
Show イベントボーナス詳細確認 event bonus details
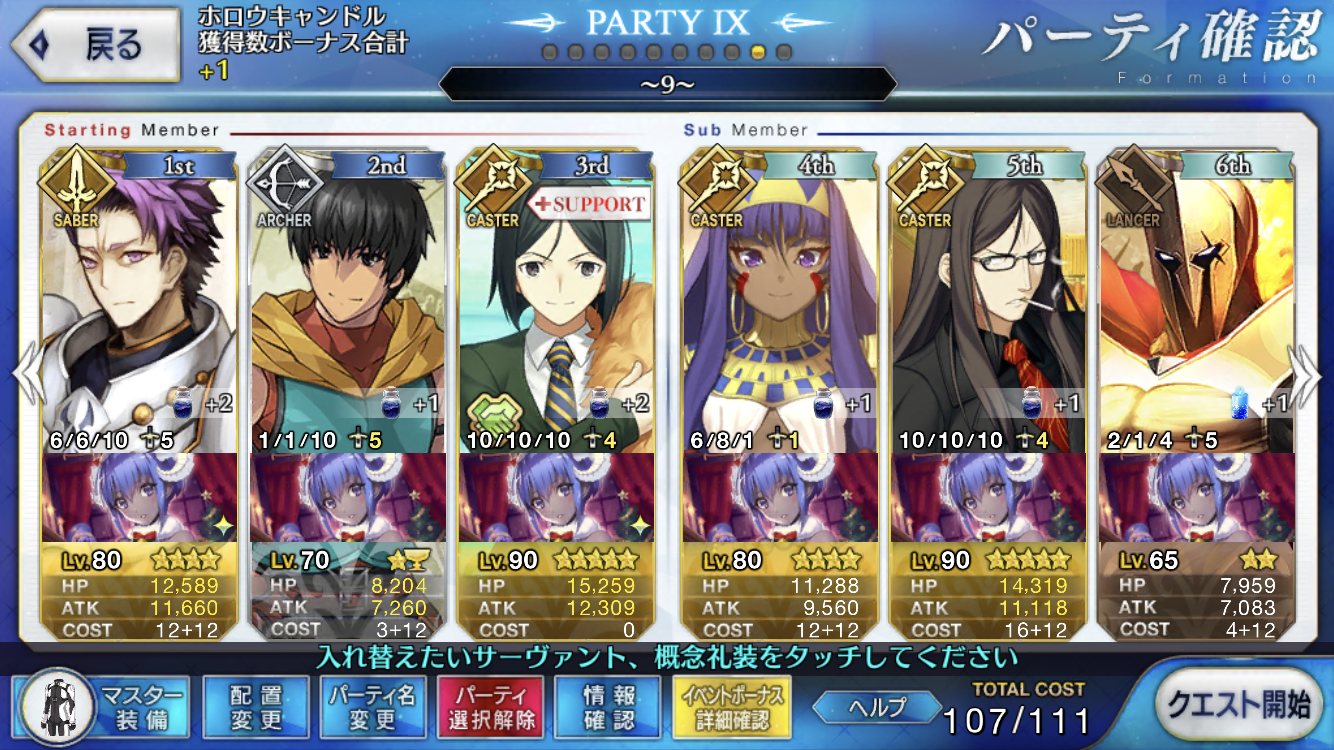coord(733,707)
